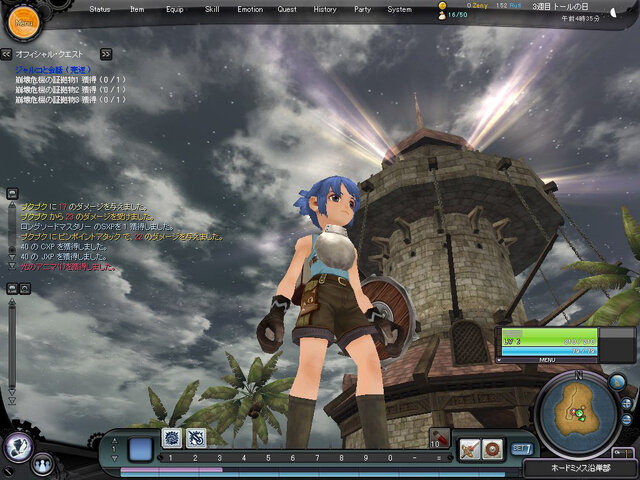Open the Skill menu
This screenshot has width=640, height=480.
pyautogui.click(x=212, y=9)
